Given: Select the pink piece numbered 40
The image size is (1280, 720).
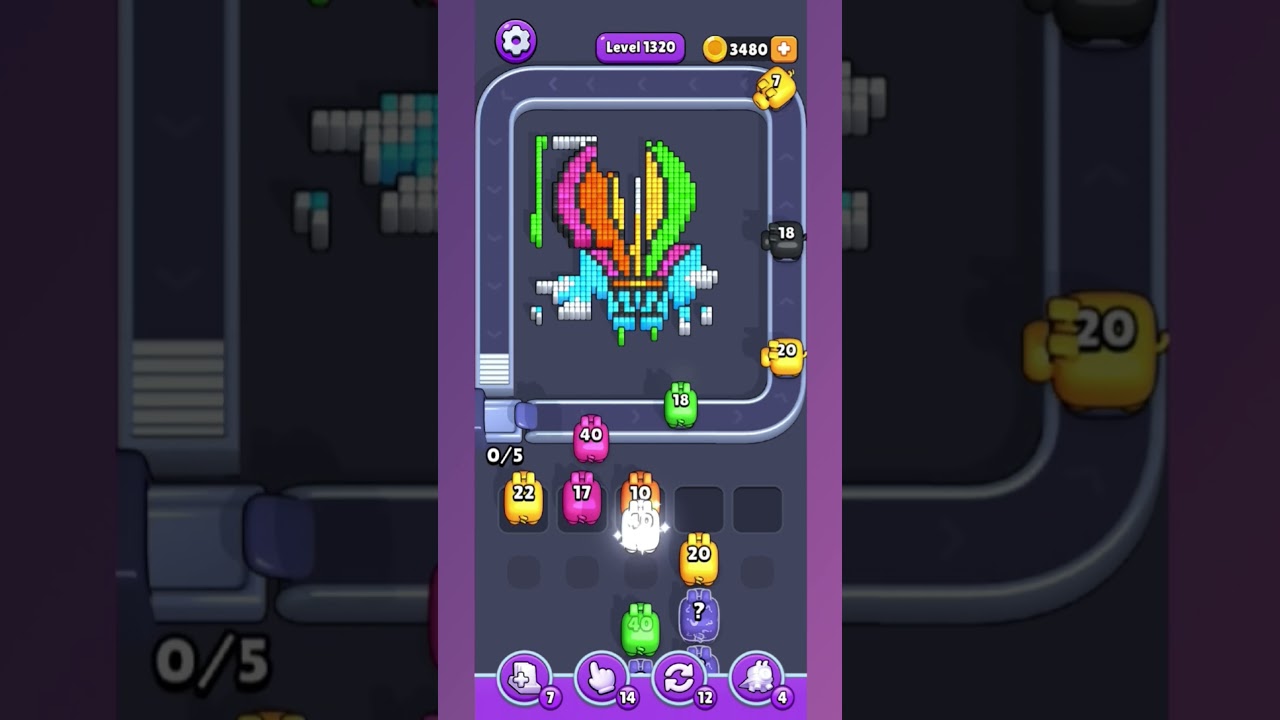Looking at the screenshot, I should [x=590, y=437].
